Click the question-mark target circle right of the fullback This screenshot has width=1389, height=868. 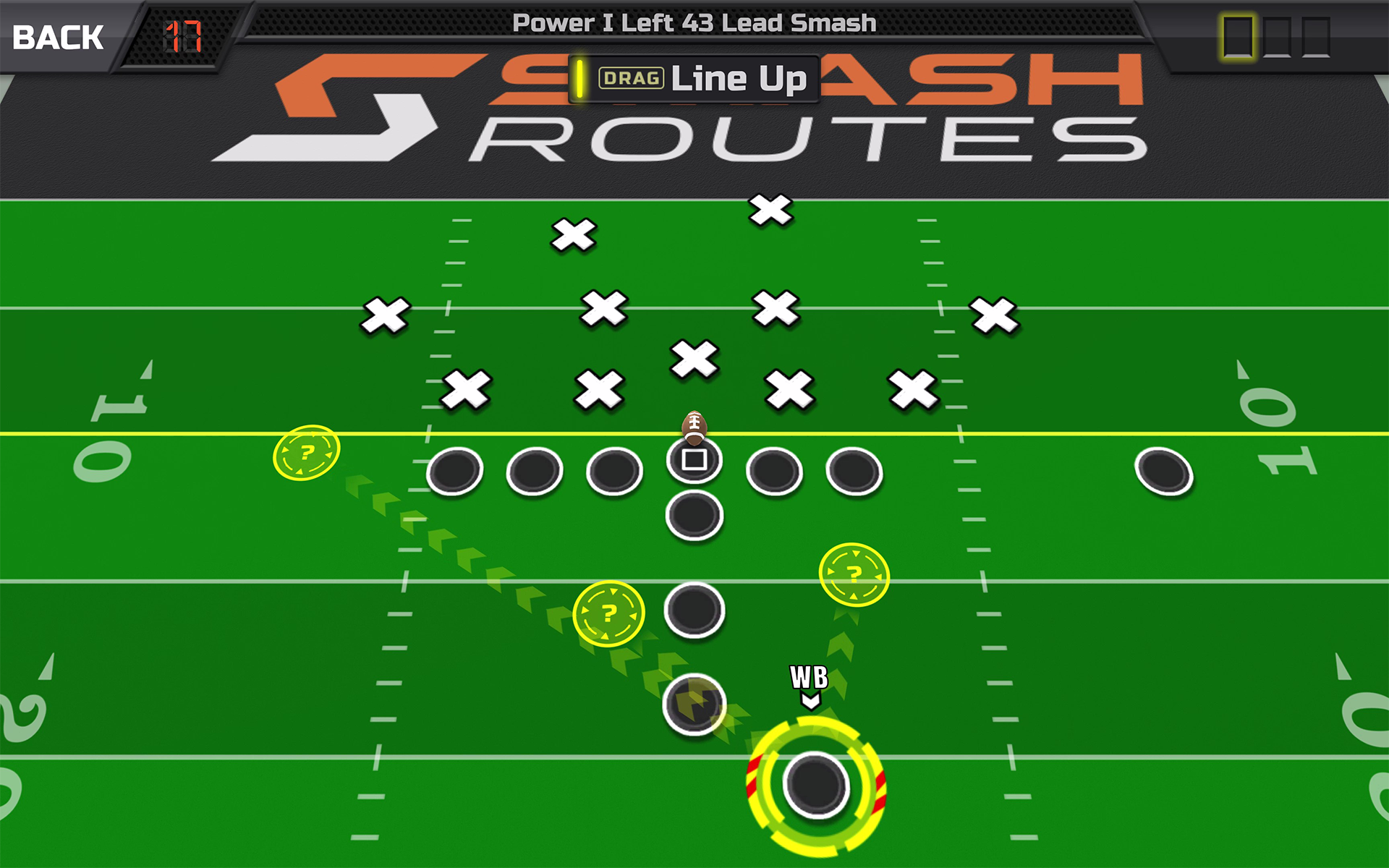pyautogui.click(x=854, y=574)
